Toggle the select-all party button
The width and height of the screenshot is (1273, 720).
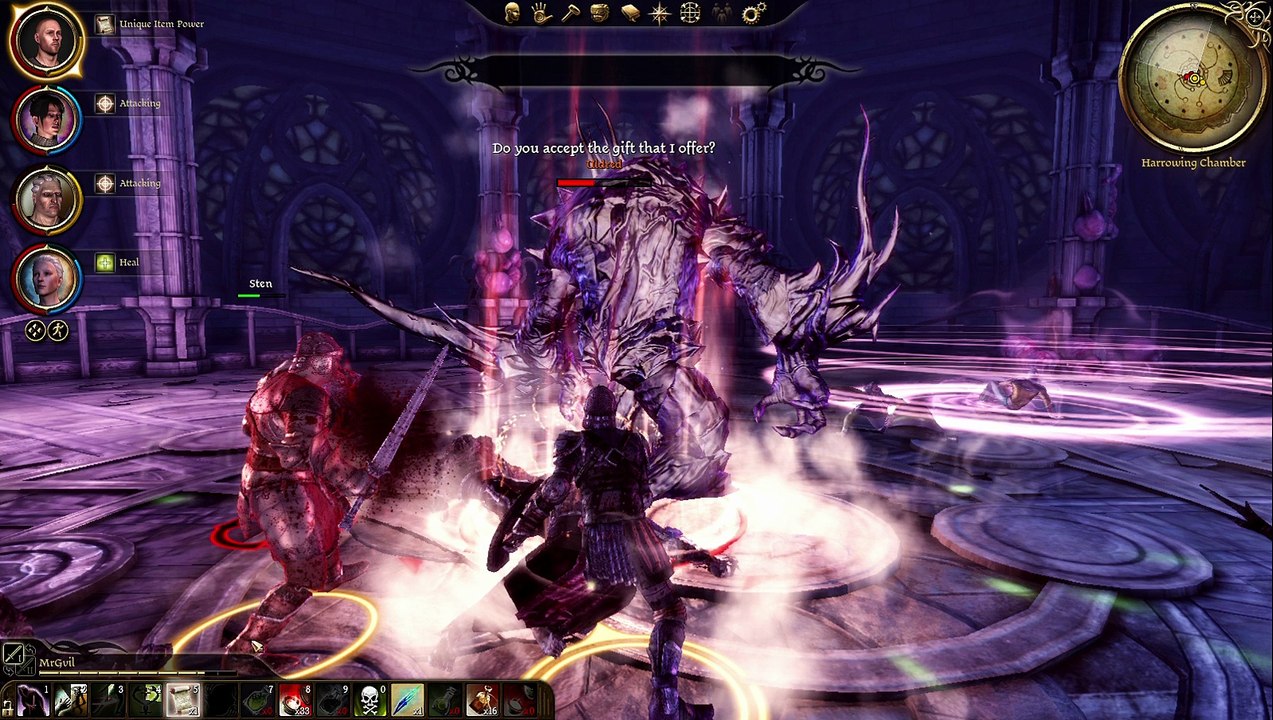tap(35, 329)
